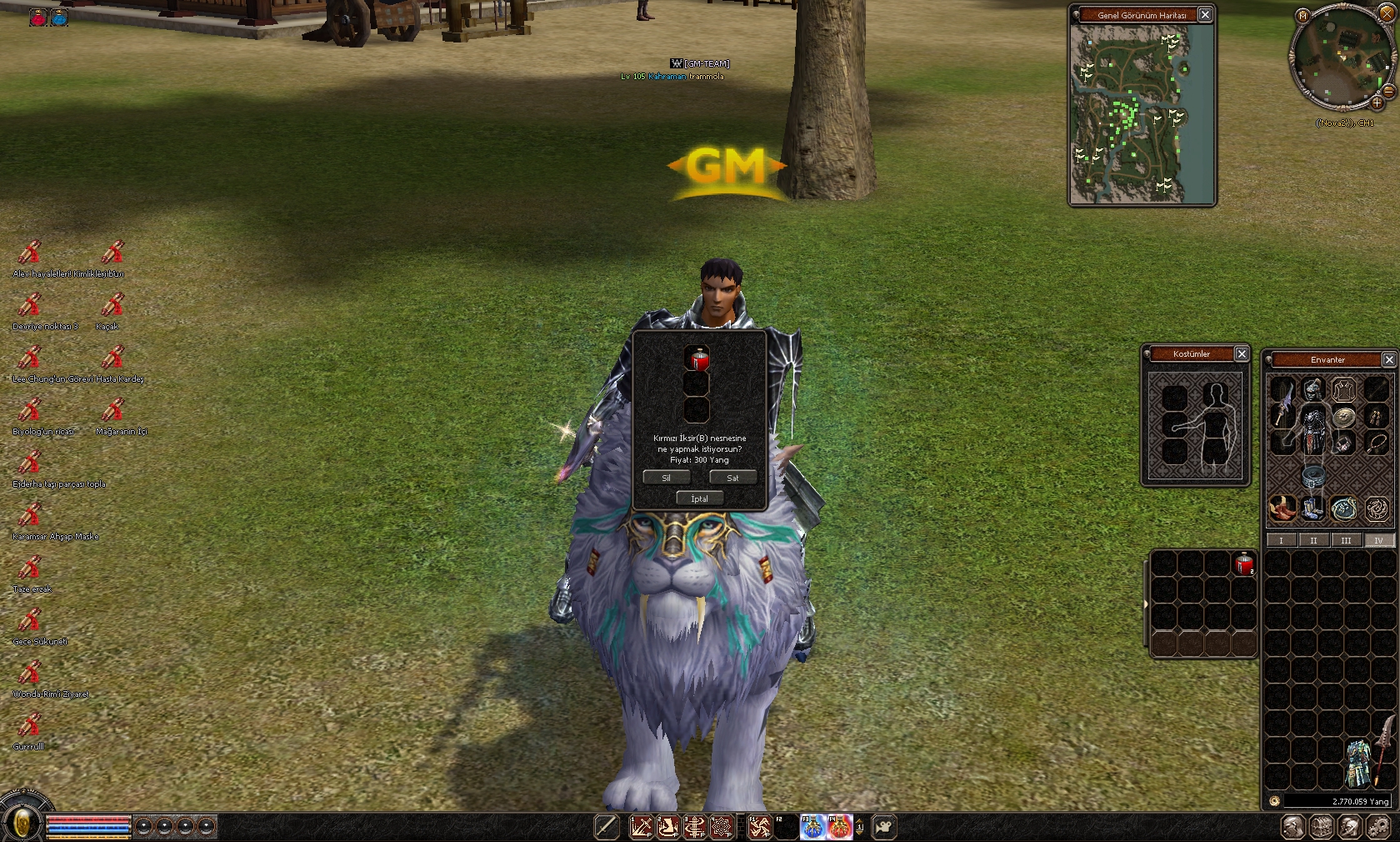Close the Kostümler costume window

pos(1242,354)
